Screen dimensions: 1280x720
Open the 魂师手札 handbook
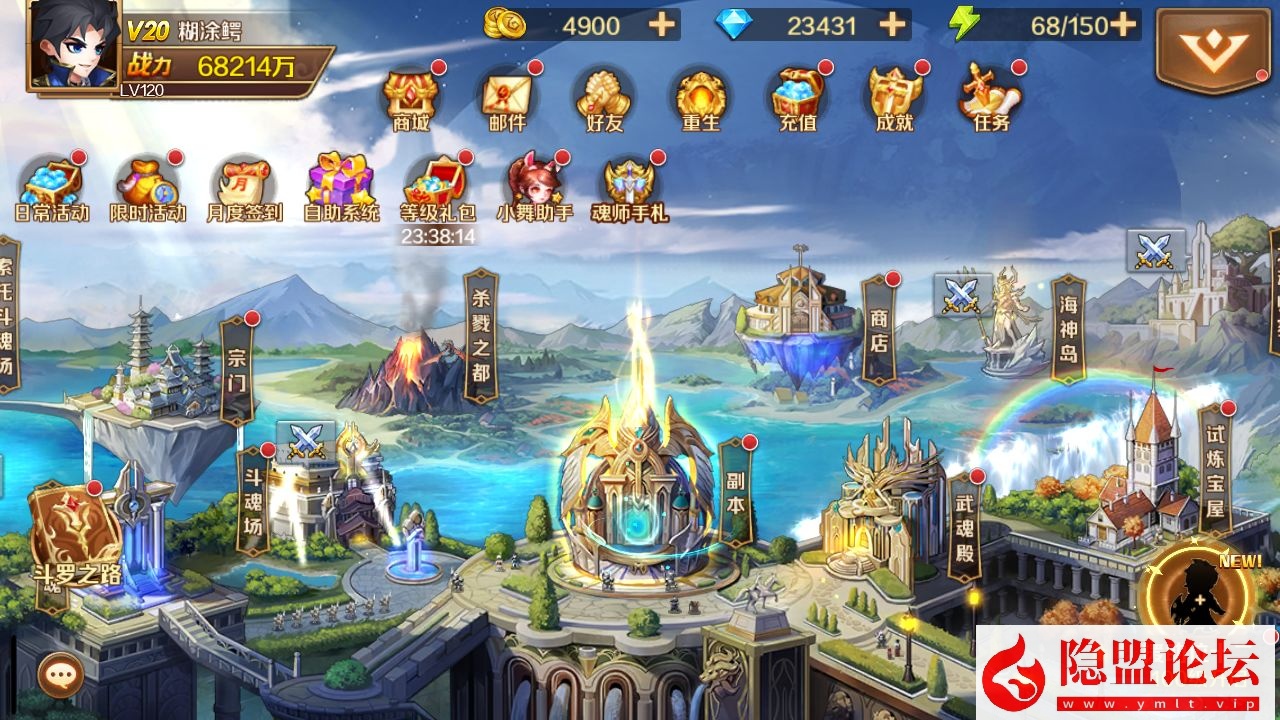click(630, 188)
